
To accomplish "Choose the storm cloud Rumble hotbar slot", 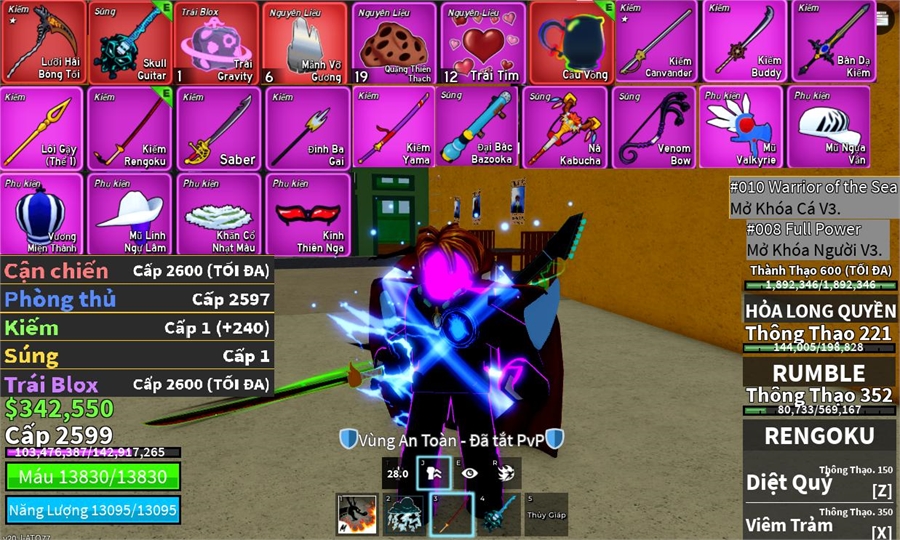I will (x=404, y=514).
